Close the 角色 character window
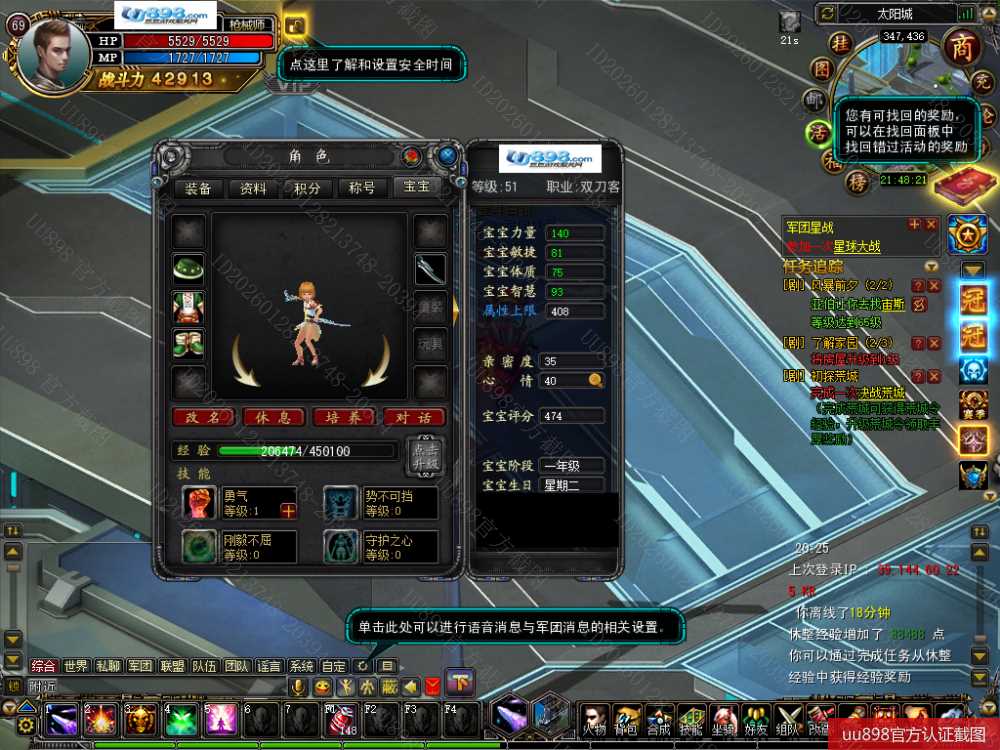This screenshot has width=1000, height=750. tap(447, 156)
